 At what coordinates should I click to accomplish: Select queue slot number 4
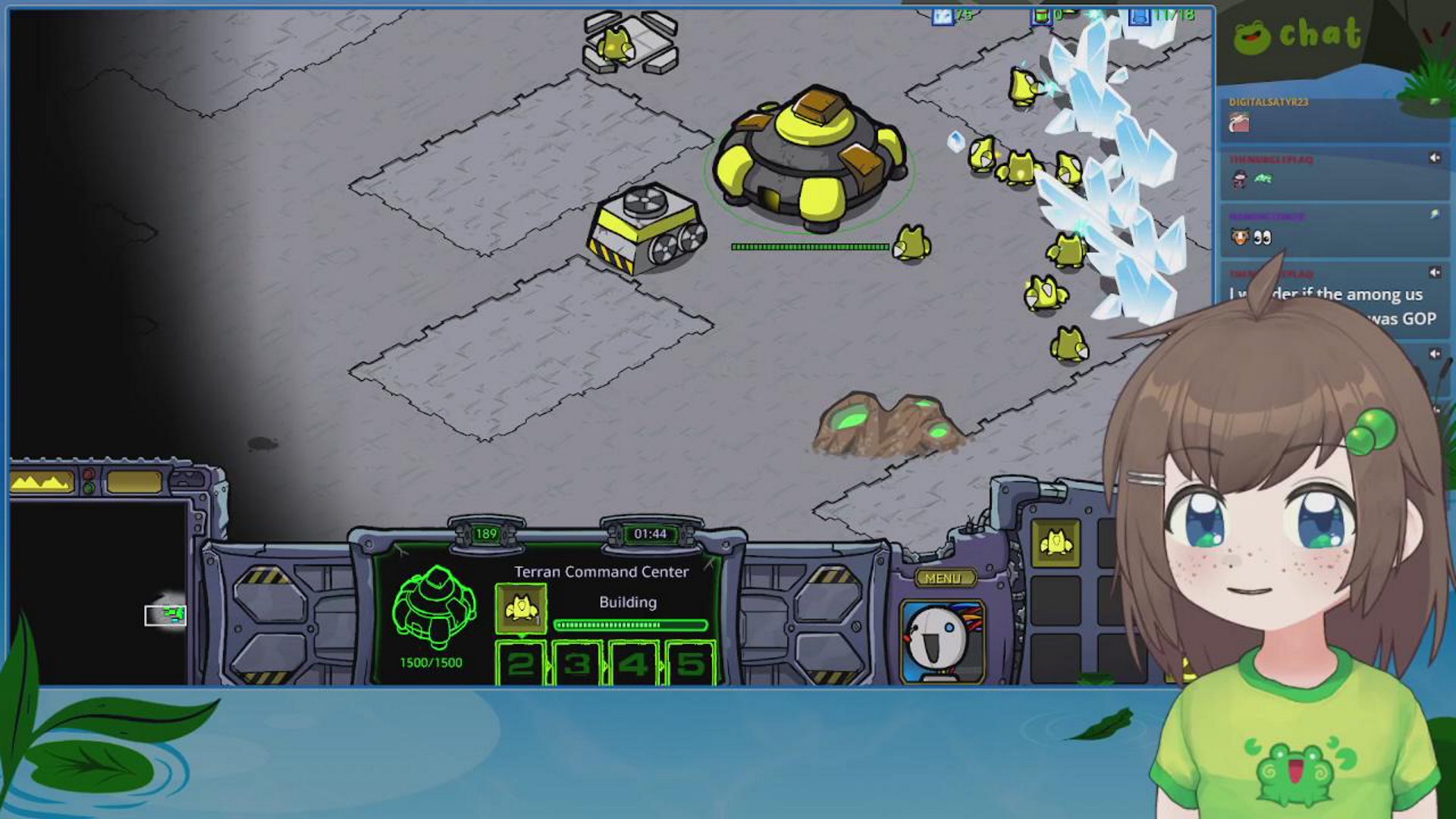point(633,664)
